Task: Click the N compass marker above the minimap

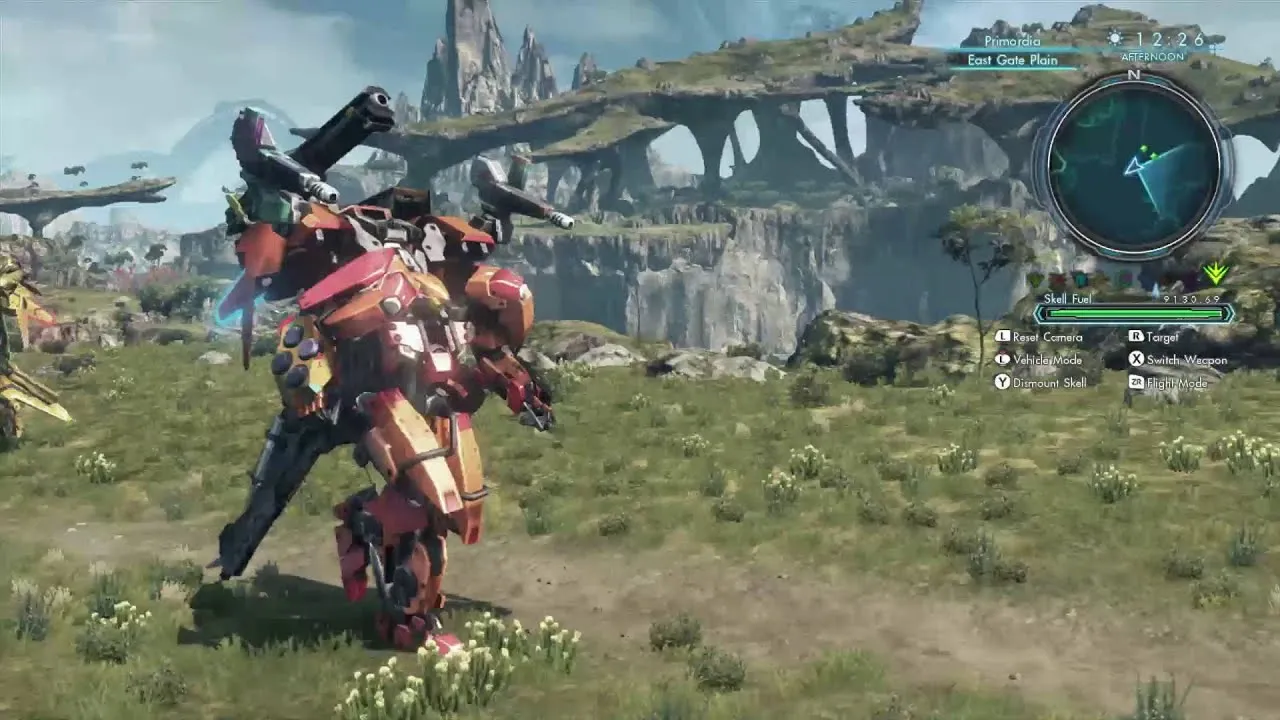Action: pyautogui.click(x=1136, y=77)
